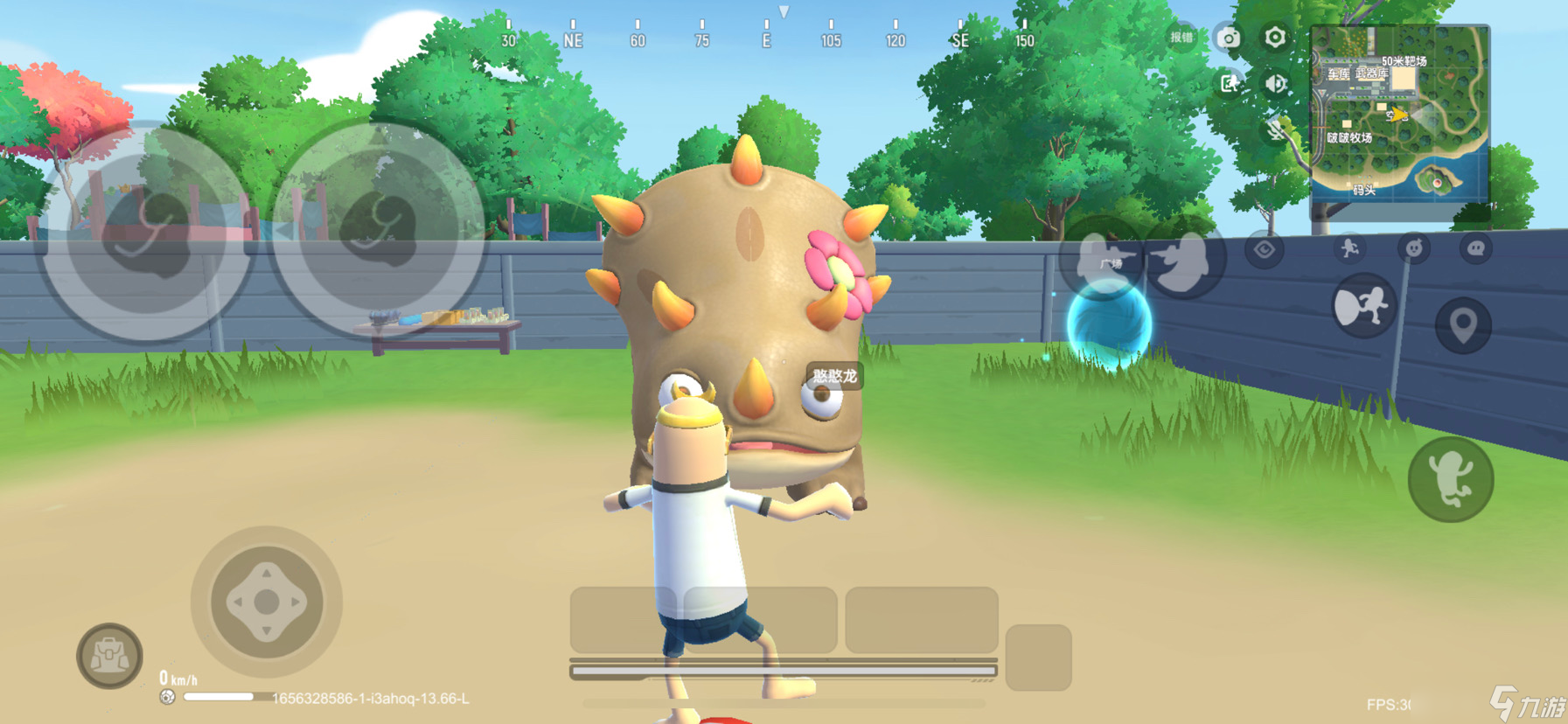Place a map pin marker
The width and height of the screenshot is (1568, 724).
click(x=1463, y=325)
